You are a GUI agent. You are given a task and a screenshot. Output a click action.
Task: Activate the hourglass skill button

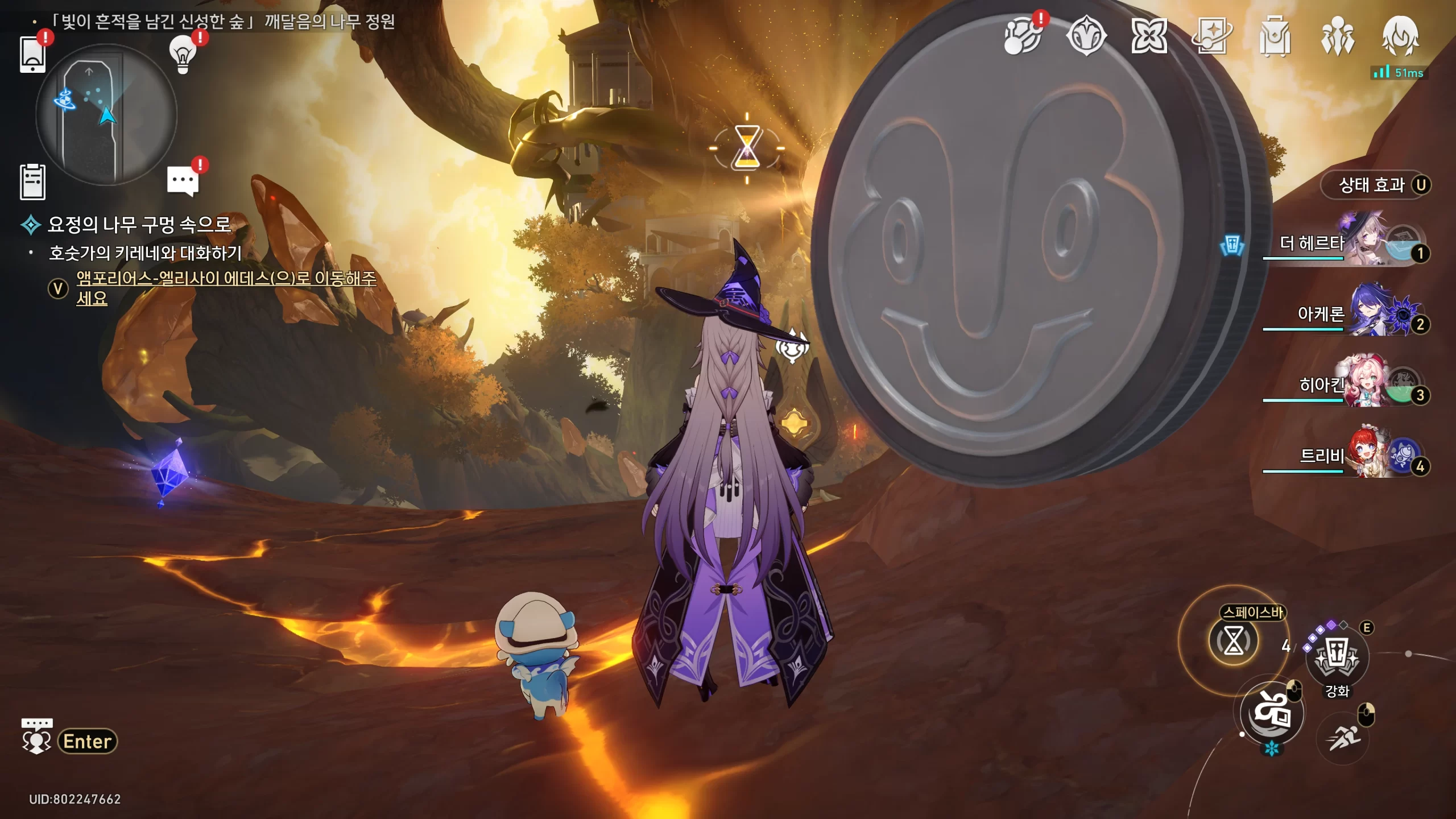point(1233,642)
